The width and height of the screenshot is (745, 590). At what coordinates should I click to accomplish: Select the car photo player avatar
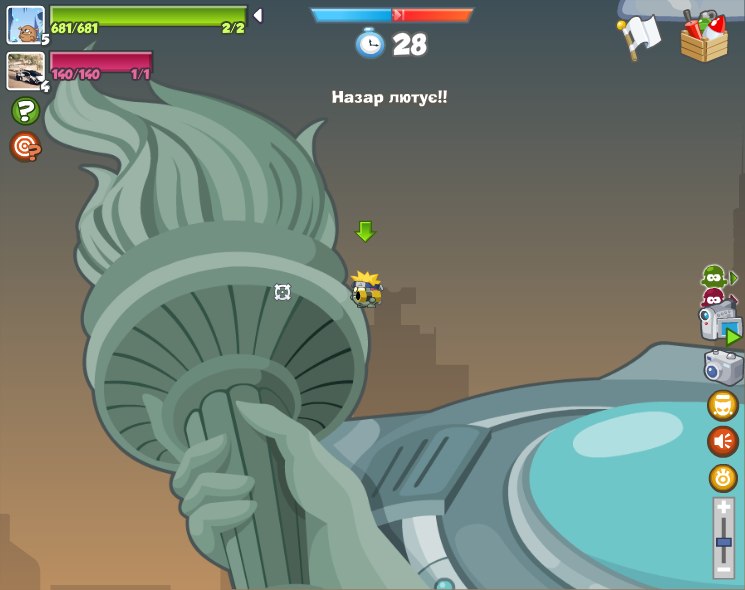(x=25, y=71)
